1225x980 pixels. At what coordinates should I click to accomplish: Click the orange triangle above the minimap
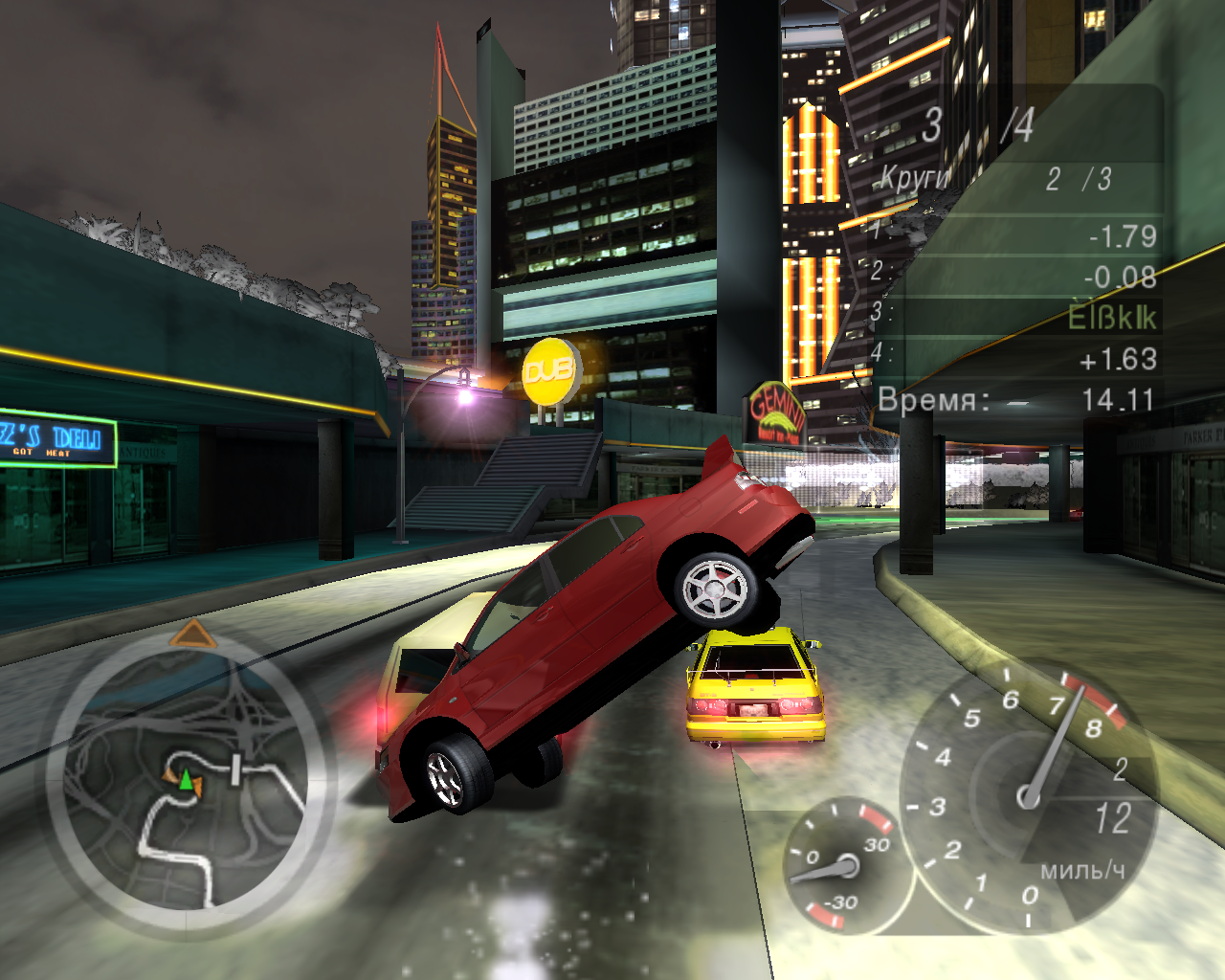(x=193, y=634)
